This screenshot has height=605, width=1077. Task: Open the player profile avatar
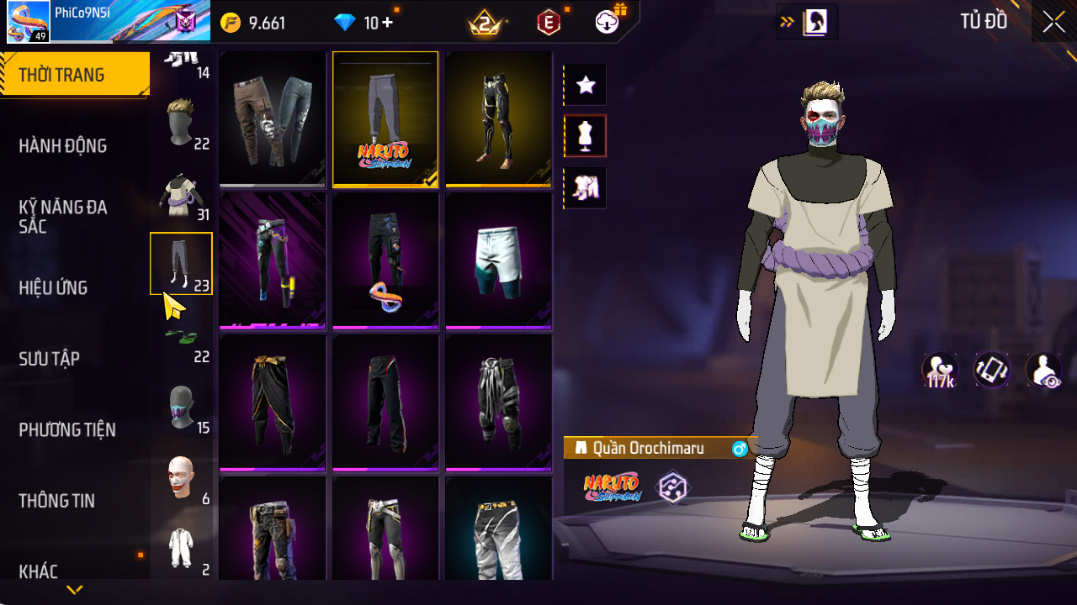pos(28,21)
